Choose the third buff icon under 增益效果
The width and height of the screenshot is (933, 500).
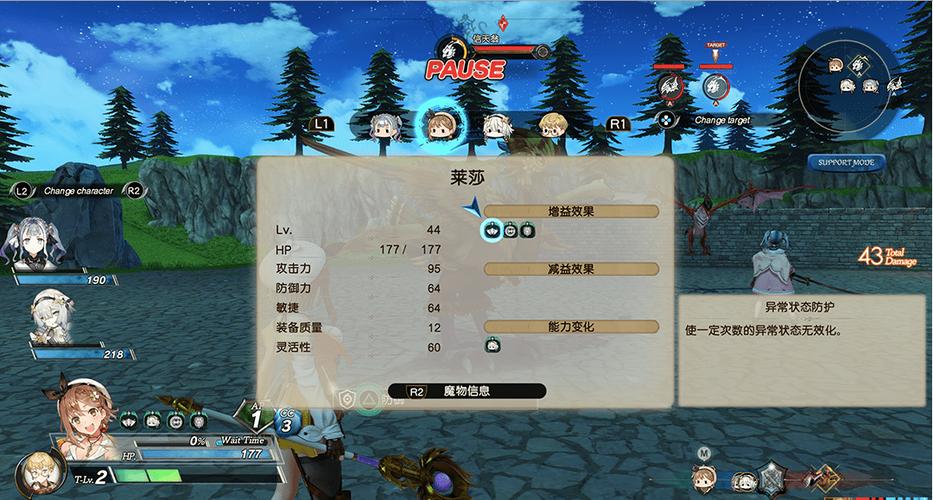527,231
